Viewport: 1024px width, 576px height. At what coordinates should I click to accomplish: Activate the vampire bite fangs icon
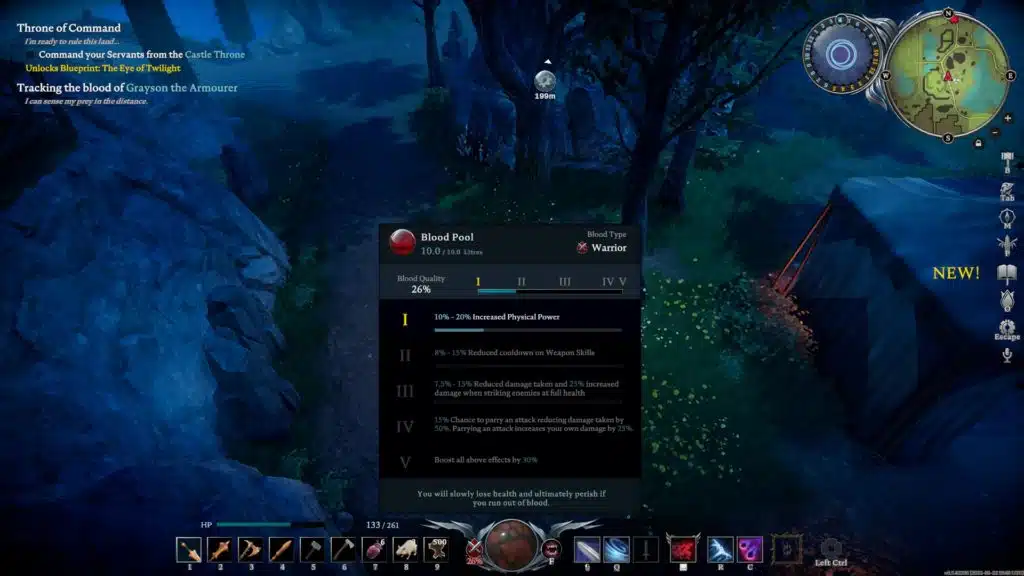[551, 547]
